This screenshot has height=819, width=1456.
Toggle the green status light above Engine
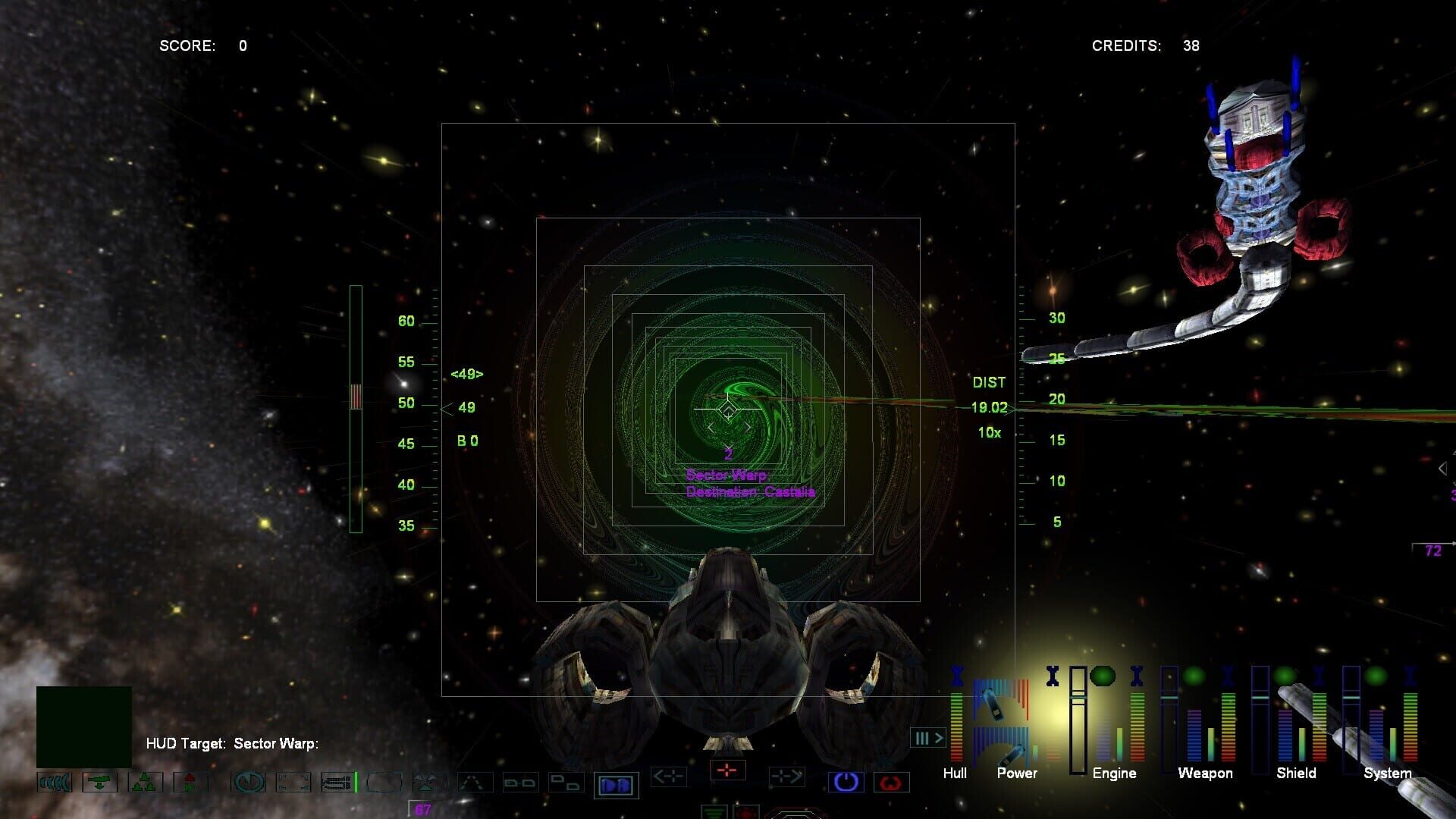(x=1103, y=677)
